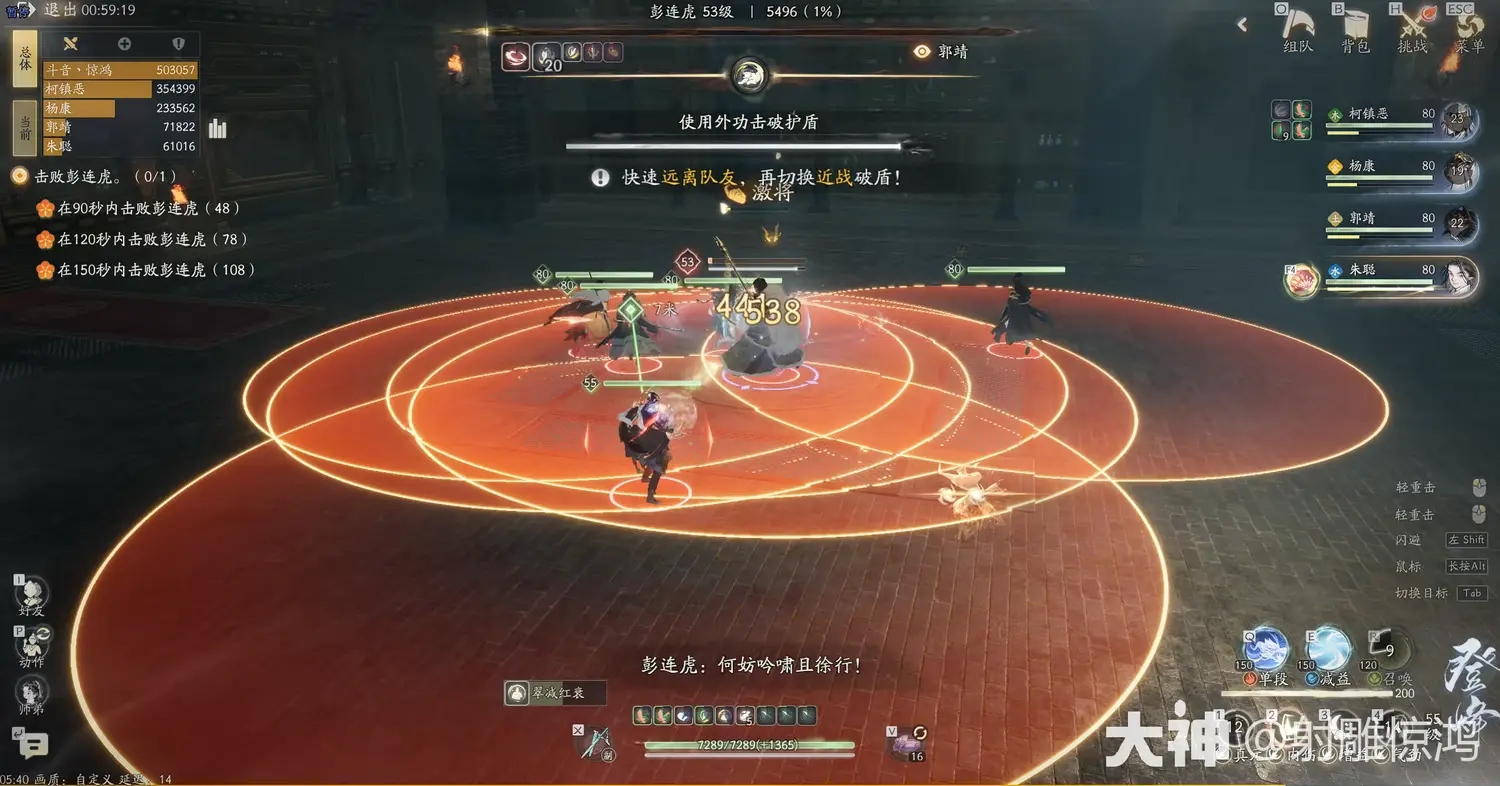Screen dimensions: 1500x786
Task: Collapse the top-right menu with the arrow
Action: click(x=1243, y=25)
